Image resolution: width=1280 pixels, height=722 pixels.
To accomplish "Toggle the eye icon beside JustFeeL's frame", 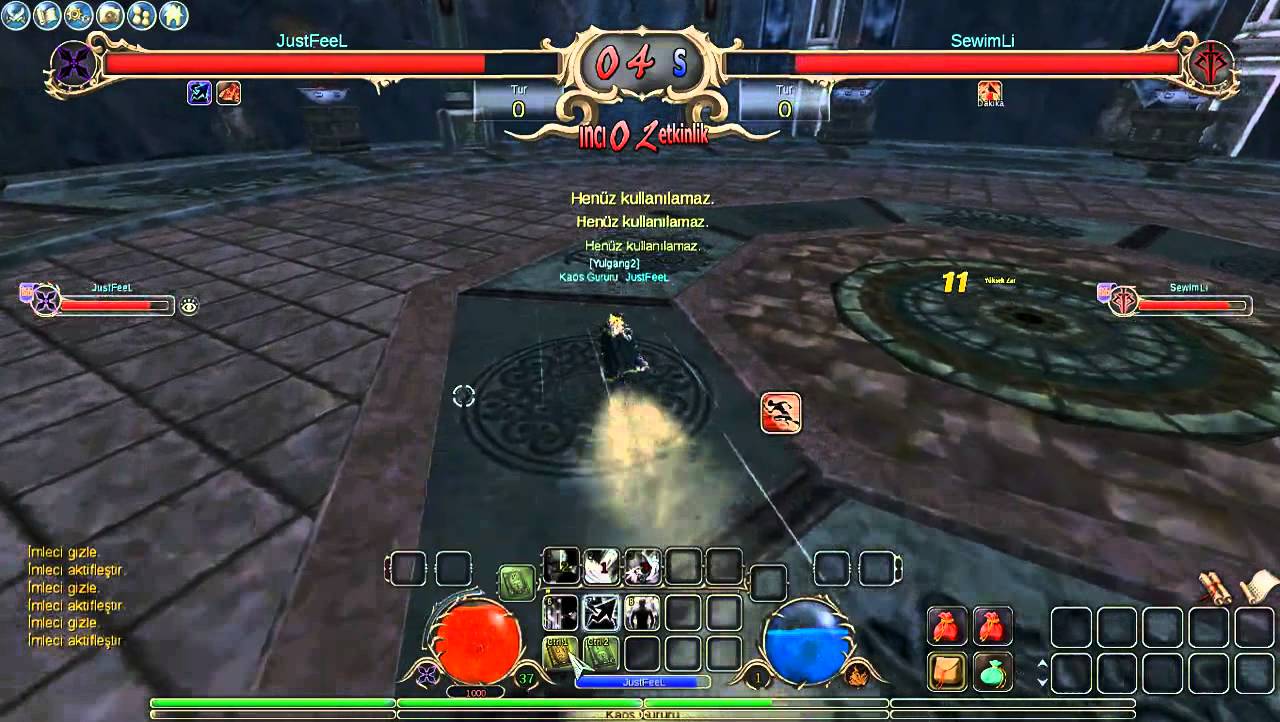I will 189,306.
